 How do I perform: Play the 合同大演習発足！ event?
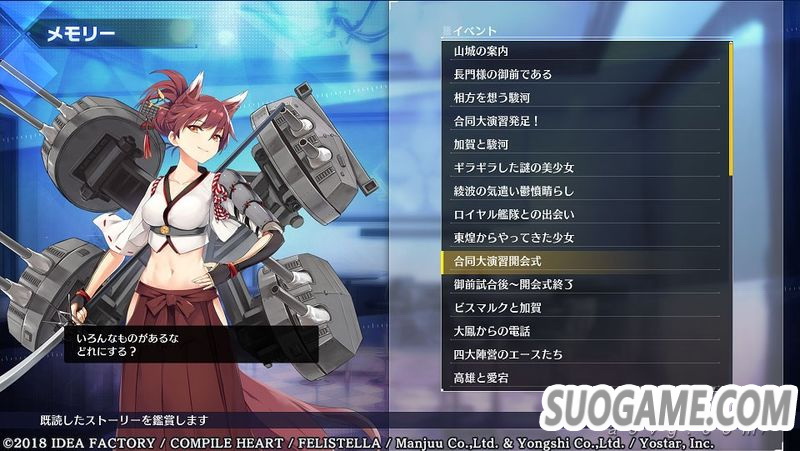(x=580, y=121)
